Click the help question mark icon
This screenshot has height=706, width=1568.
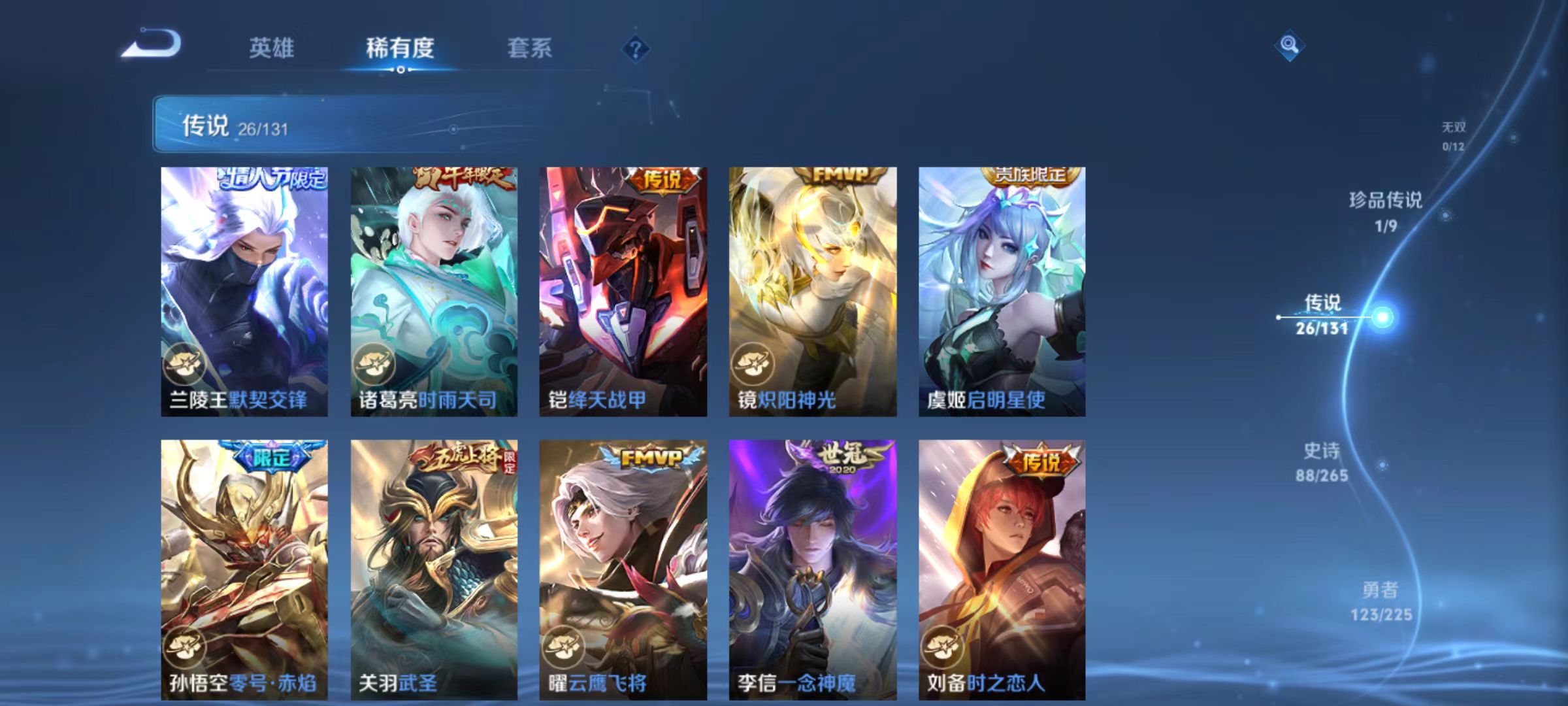pyautogui.click(x=636, y=50)
